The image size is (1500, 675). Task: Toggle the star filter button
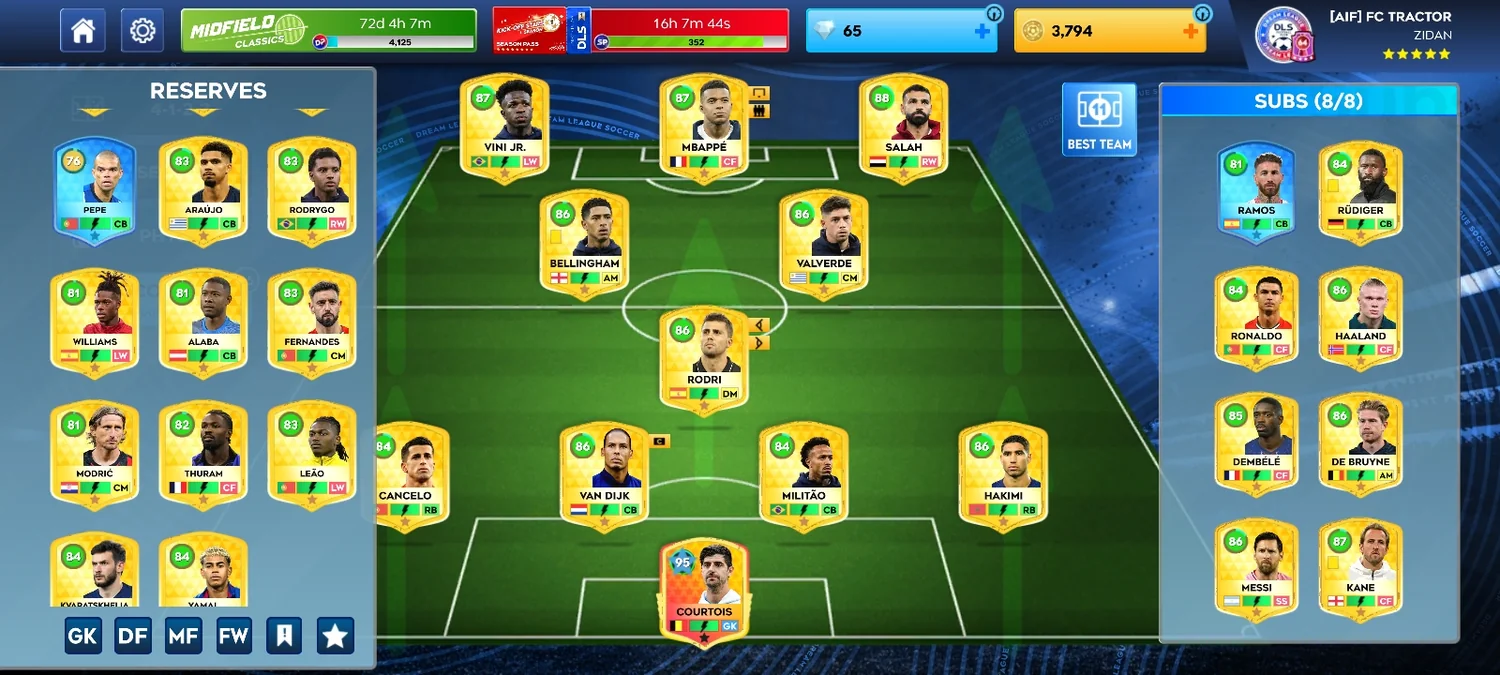click(x=335, y=635)
